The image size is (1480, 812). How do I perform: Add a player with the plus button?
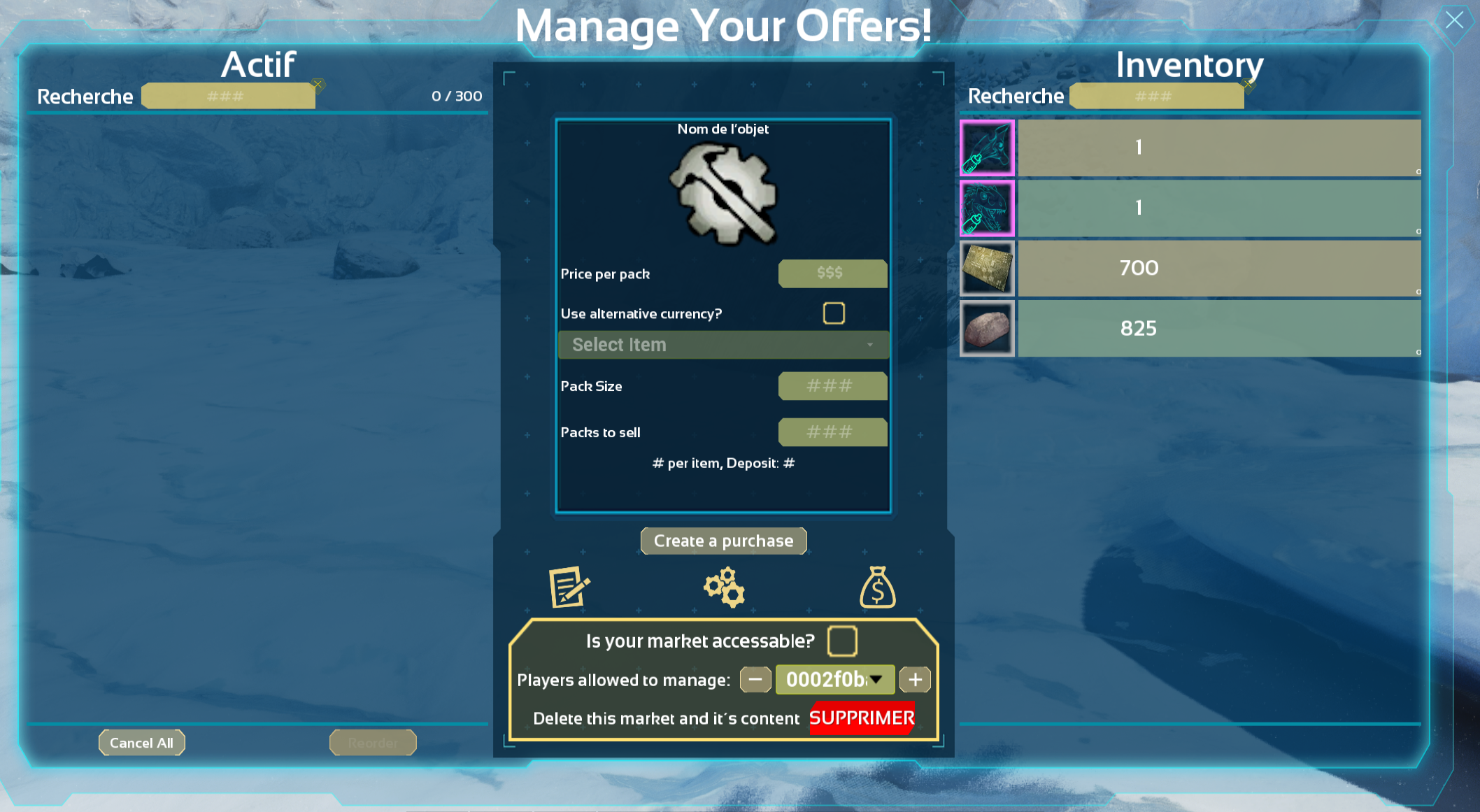pyautogui.click(x=915, y=679)
